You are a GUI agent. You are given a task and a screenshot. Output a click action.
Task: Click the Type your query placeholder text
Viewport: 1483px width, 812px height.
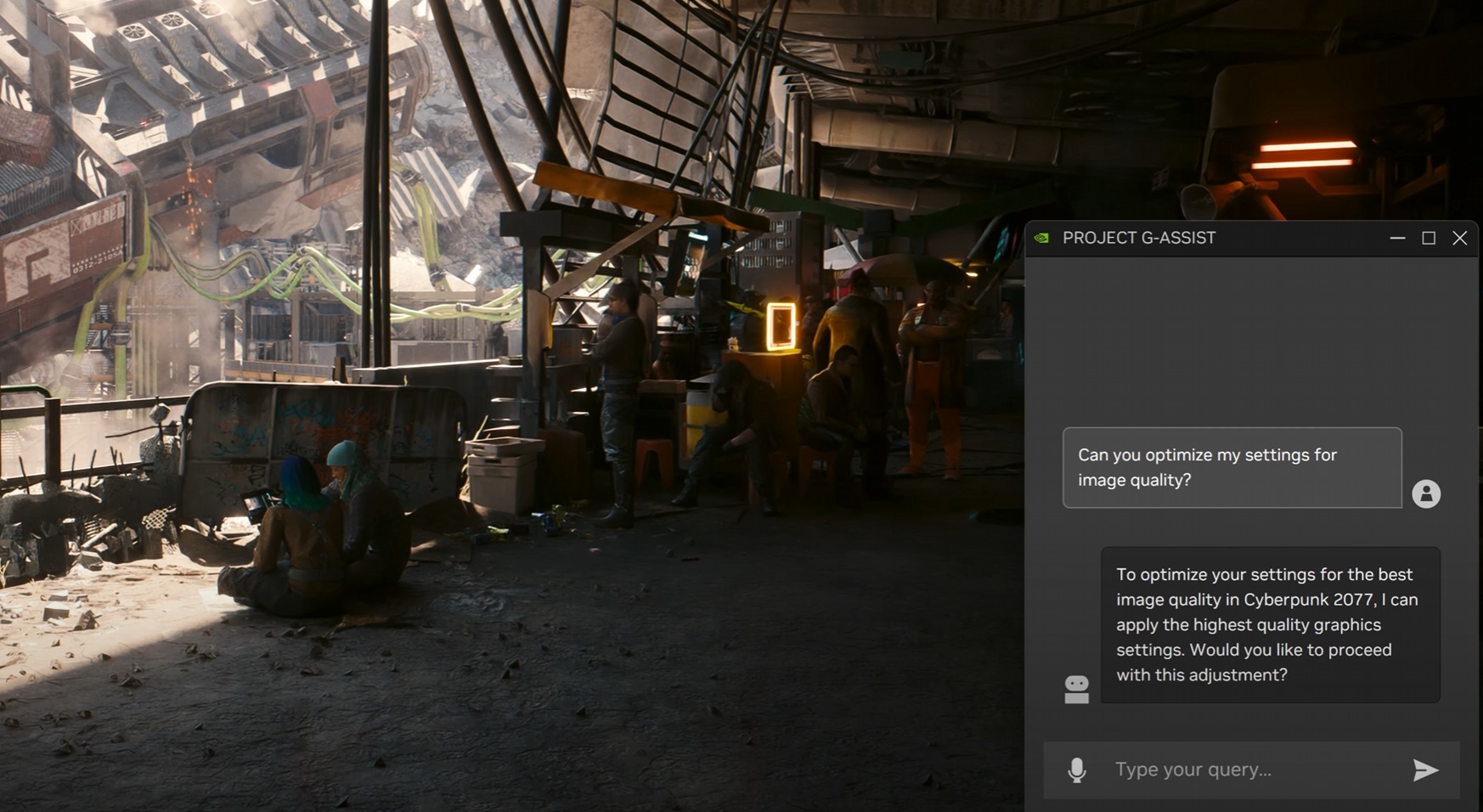1193,770
